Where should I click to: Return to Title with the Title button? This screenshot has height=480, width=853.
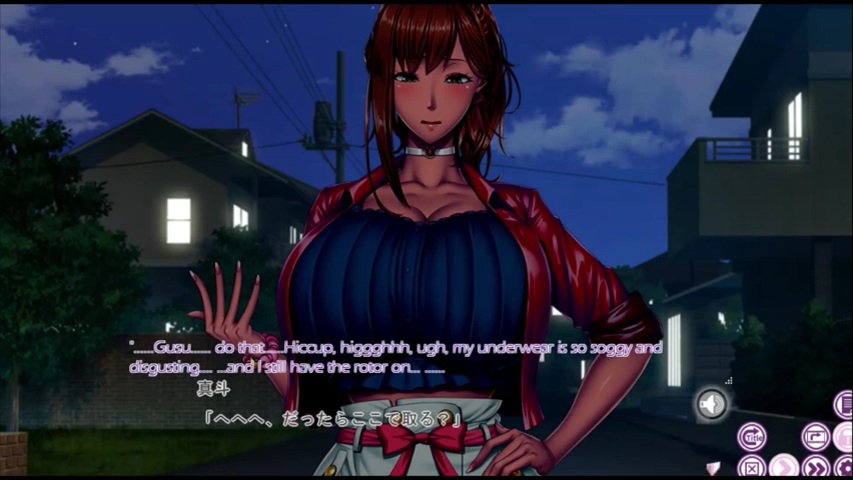(751, 437)
